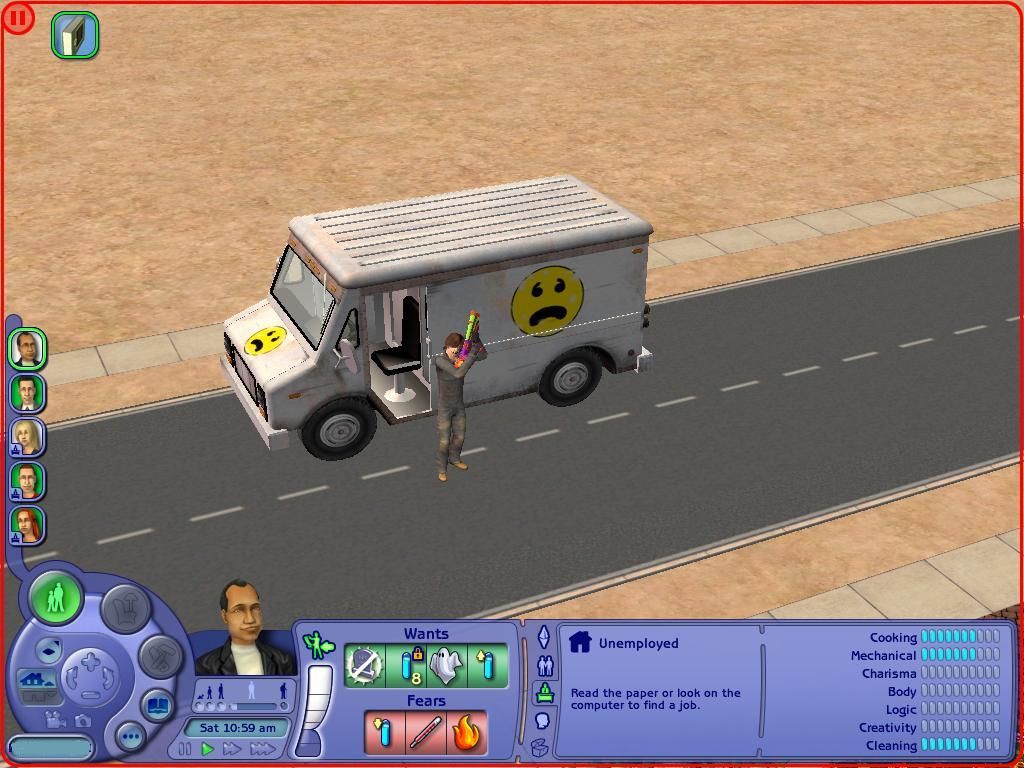Switch to the Personality tab with head icon

[x=543, y=720]
